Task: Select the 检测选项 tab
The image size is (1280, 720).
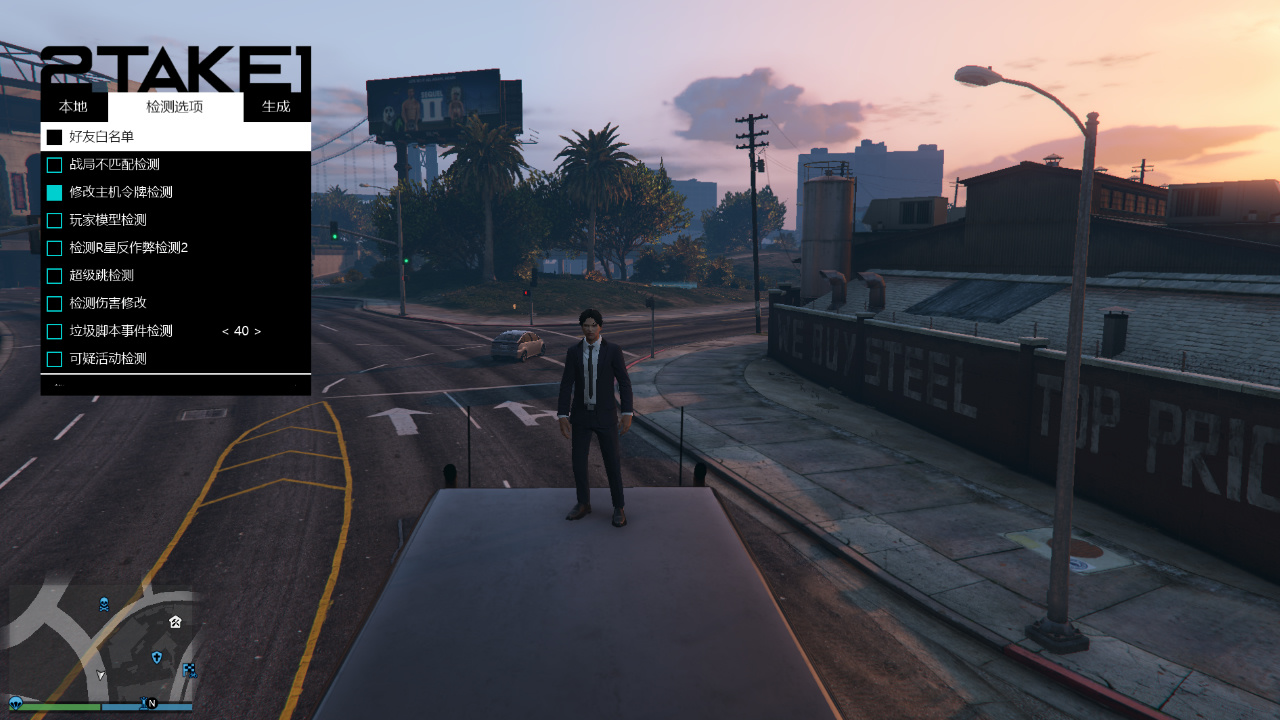Action: tap(175, 107)
